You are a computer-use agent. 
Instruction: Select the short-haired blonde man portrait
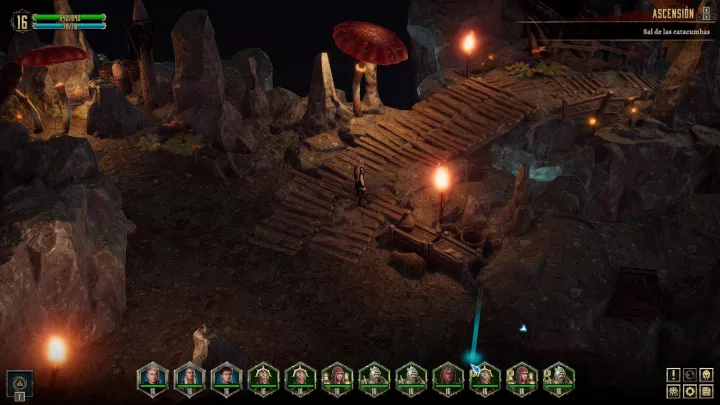click(x=152, y=377)
